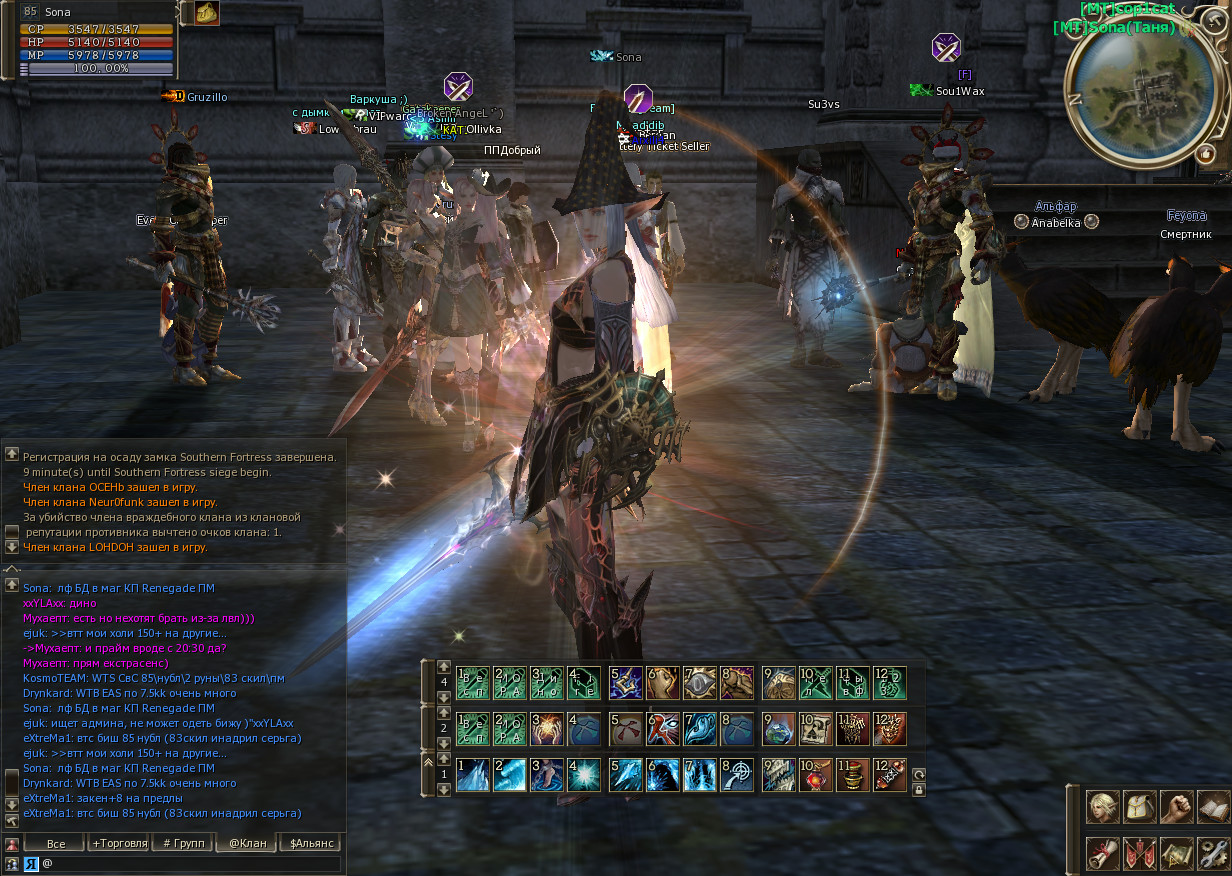Switch to the $Альянс chat tab
Image resolution: width=1232 pixels, height=876 pixels.
point(309,843)
